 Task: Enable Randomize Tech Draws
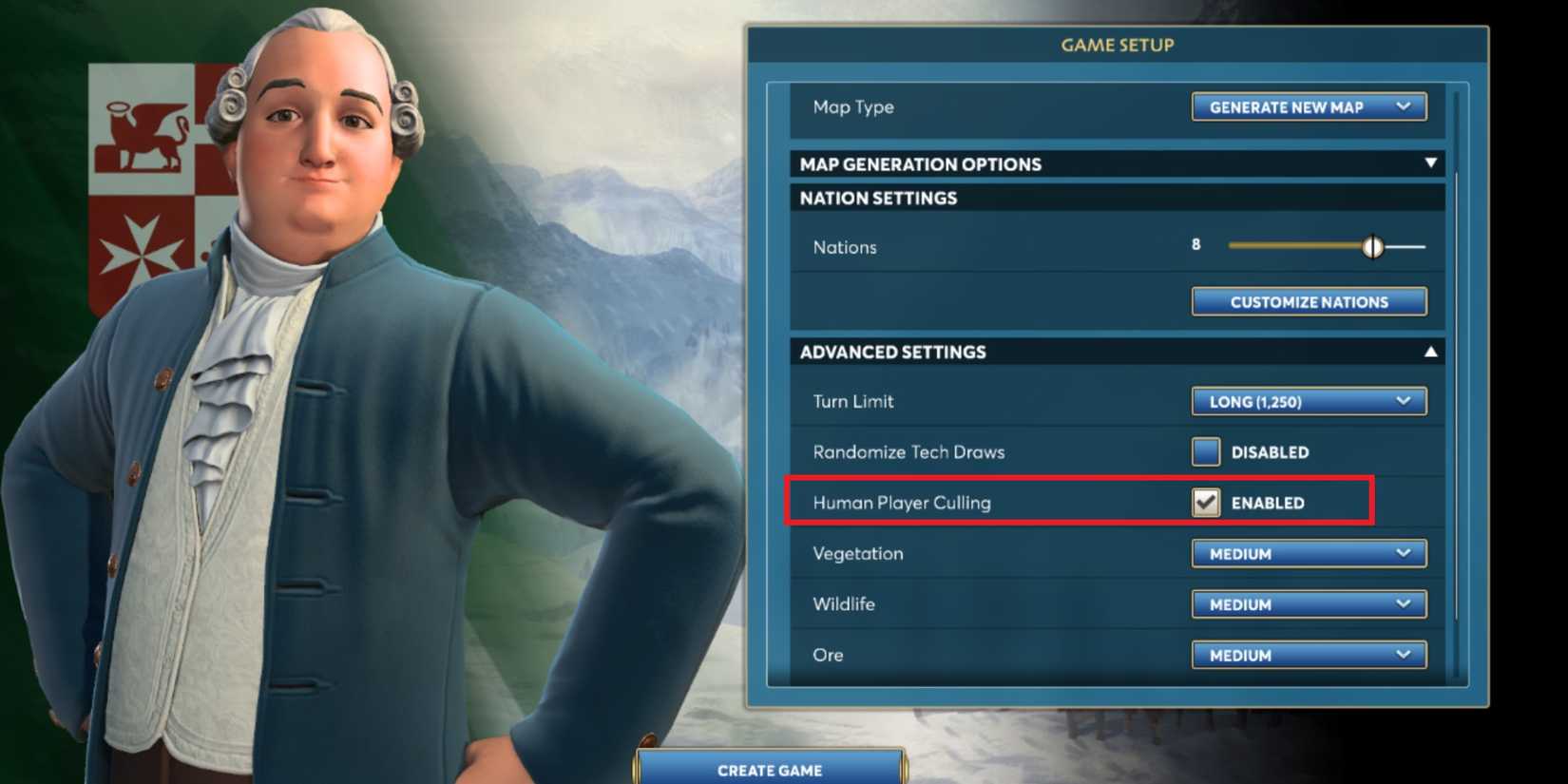click(1205, 452)
